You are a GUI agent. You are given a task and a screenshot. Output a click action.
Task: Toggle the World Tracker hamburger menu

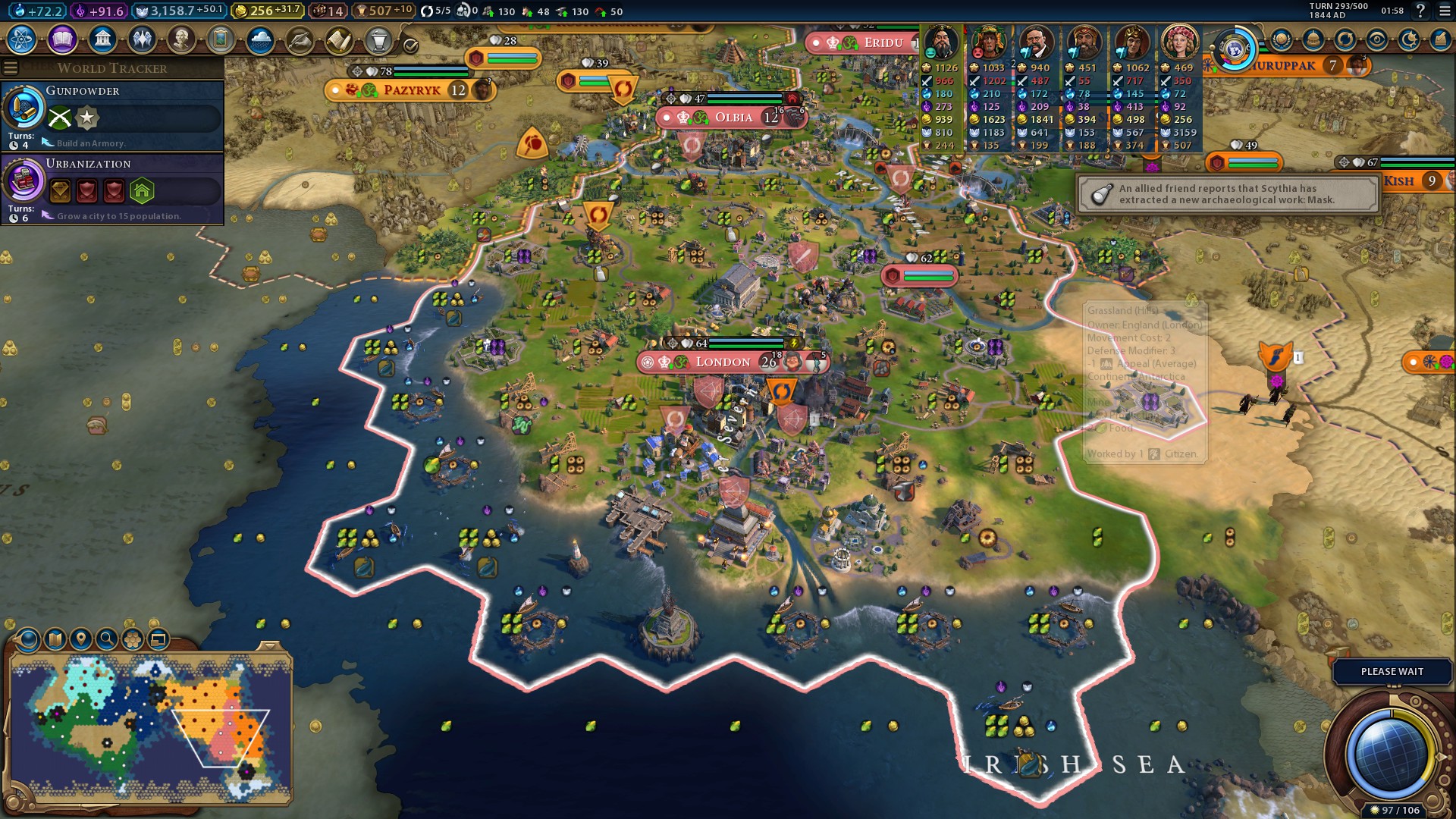11,68
